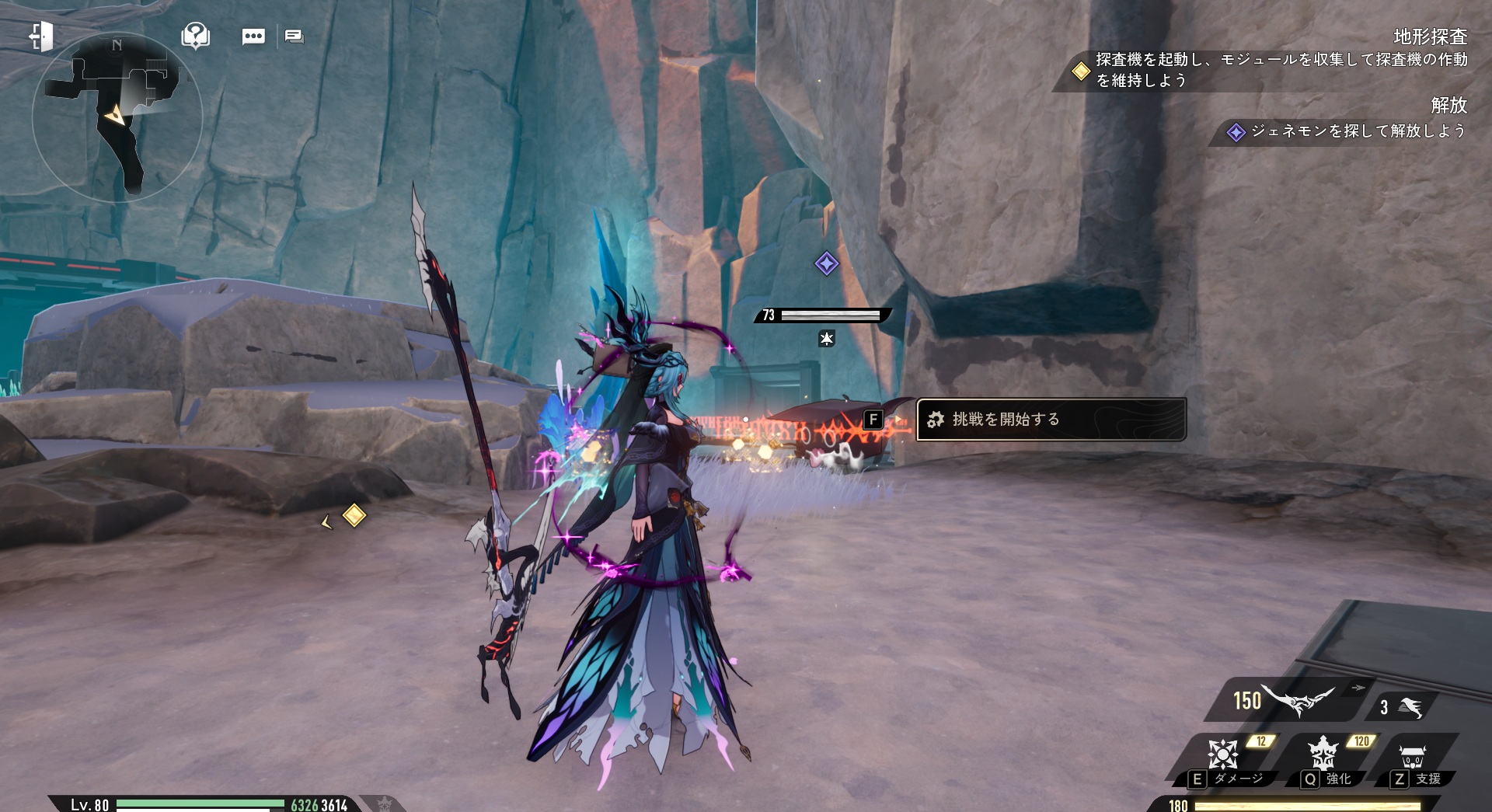Click the exit door icon
Image resolution: width=1492 pixels, height=812 pixels.
point(41,36)
